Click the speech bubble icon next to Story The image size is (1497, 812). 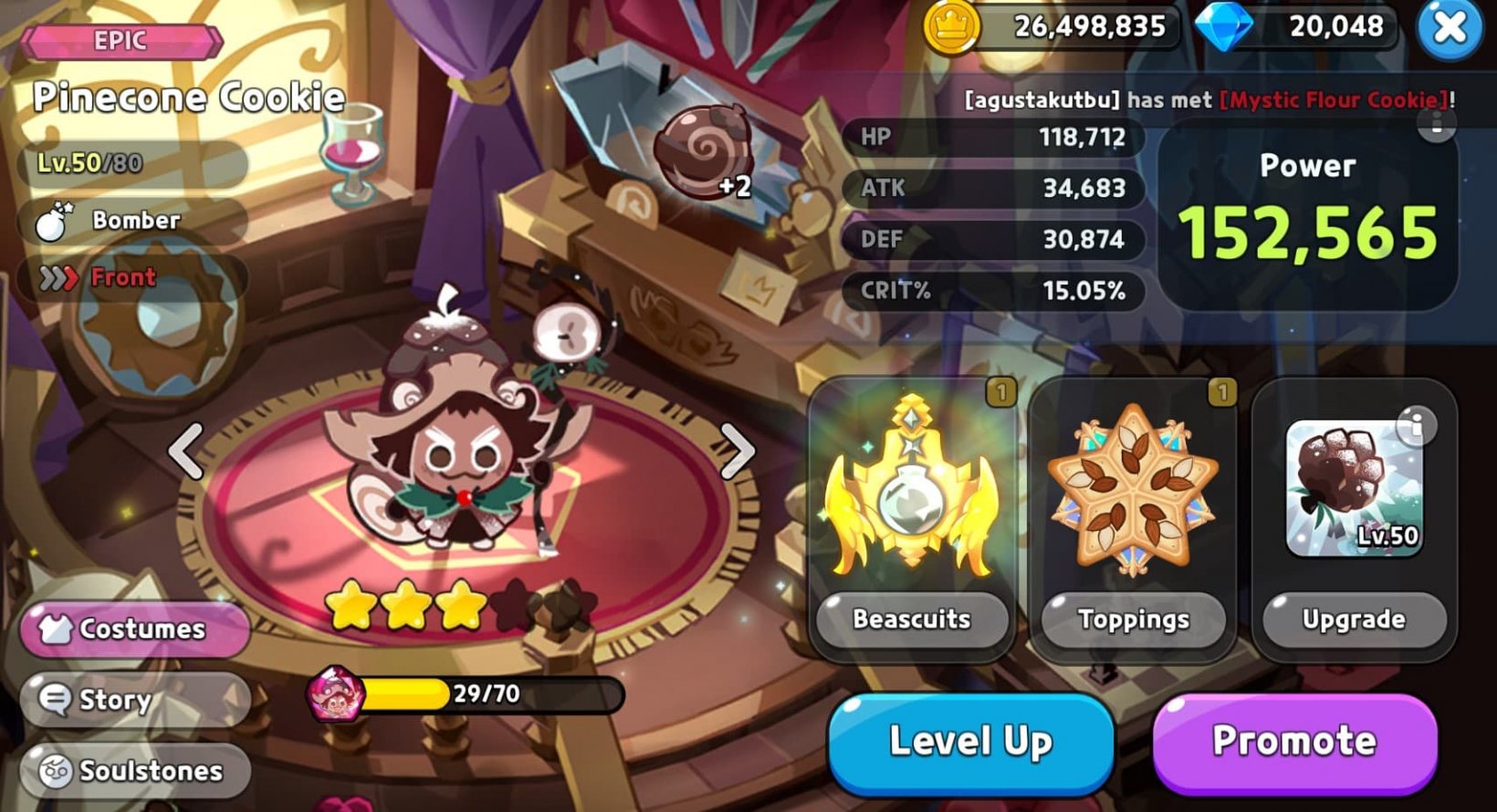point(55,699)
